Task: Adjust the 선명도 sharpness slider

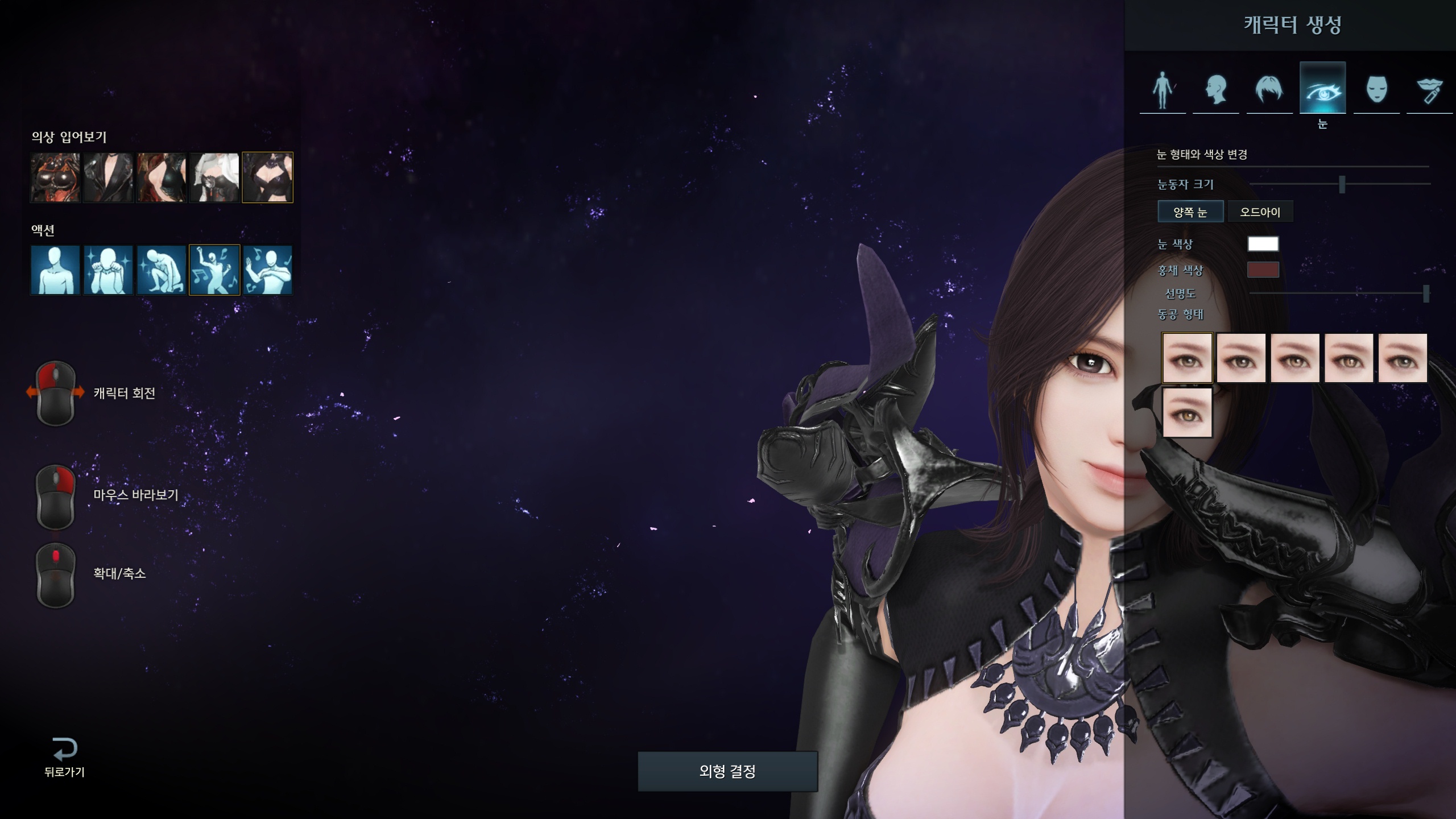Action: 1425,293
